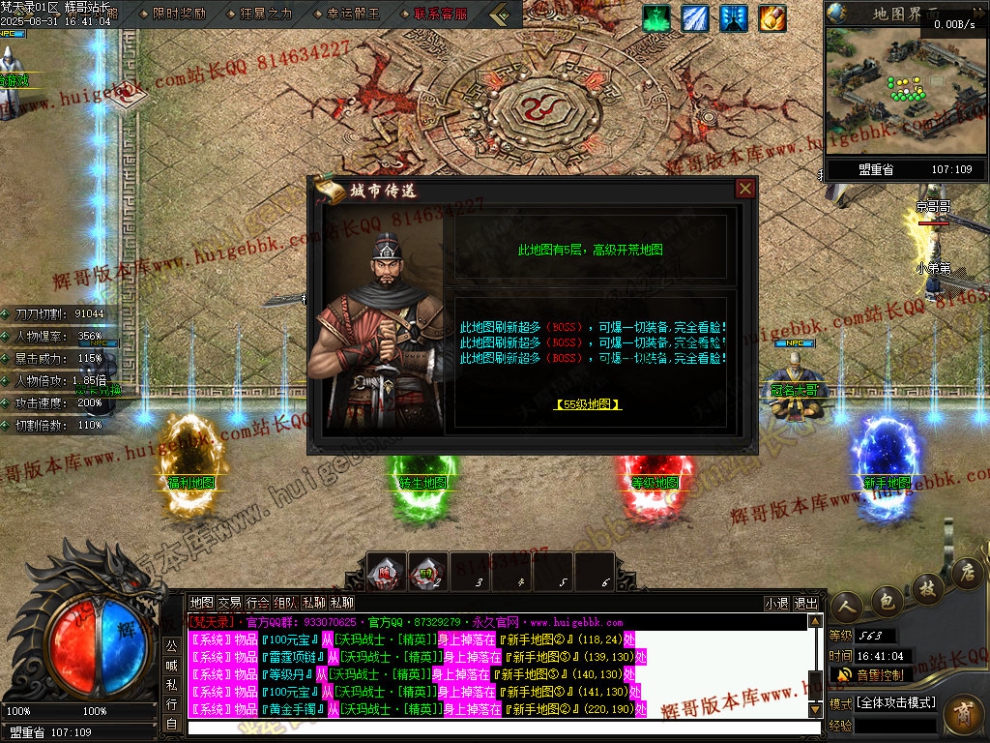The height and width of the screenshot is (743, 990).
Task: Activate the green flame skill icon
Action: coord(657,18)
